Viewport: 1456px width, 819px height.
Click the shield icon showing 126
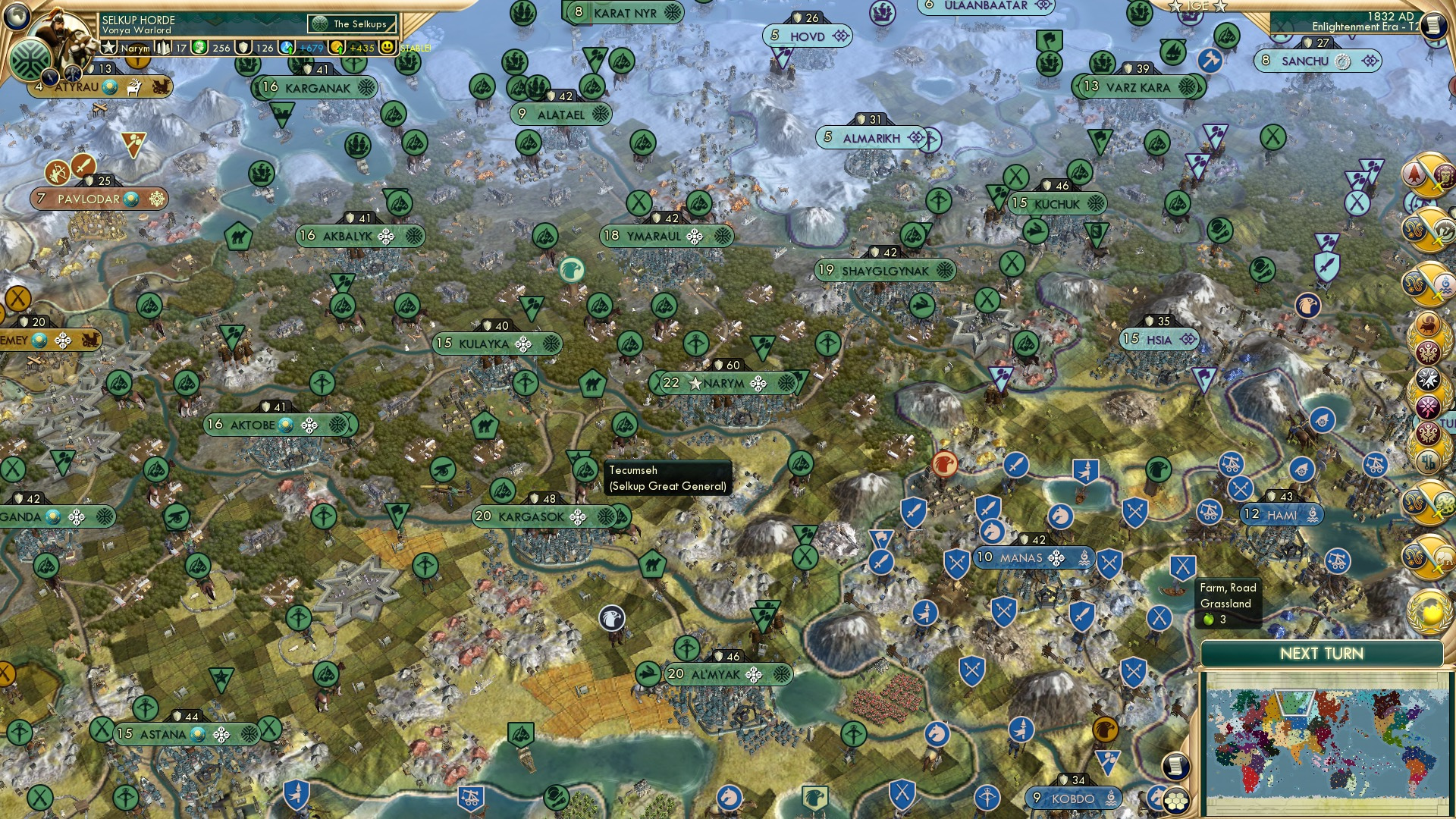244,47
